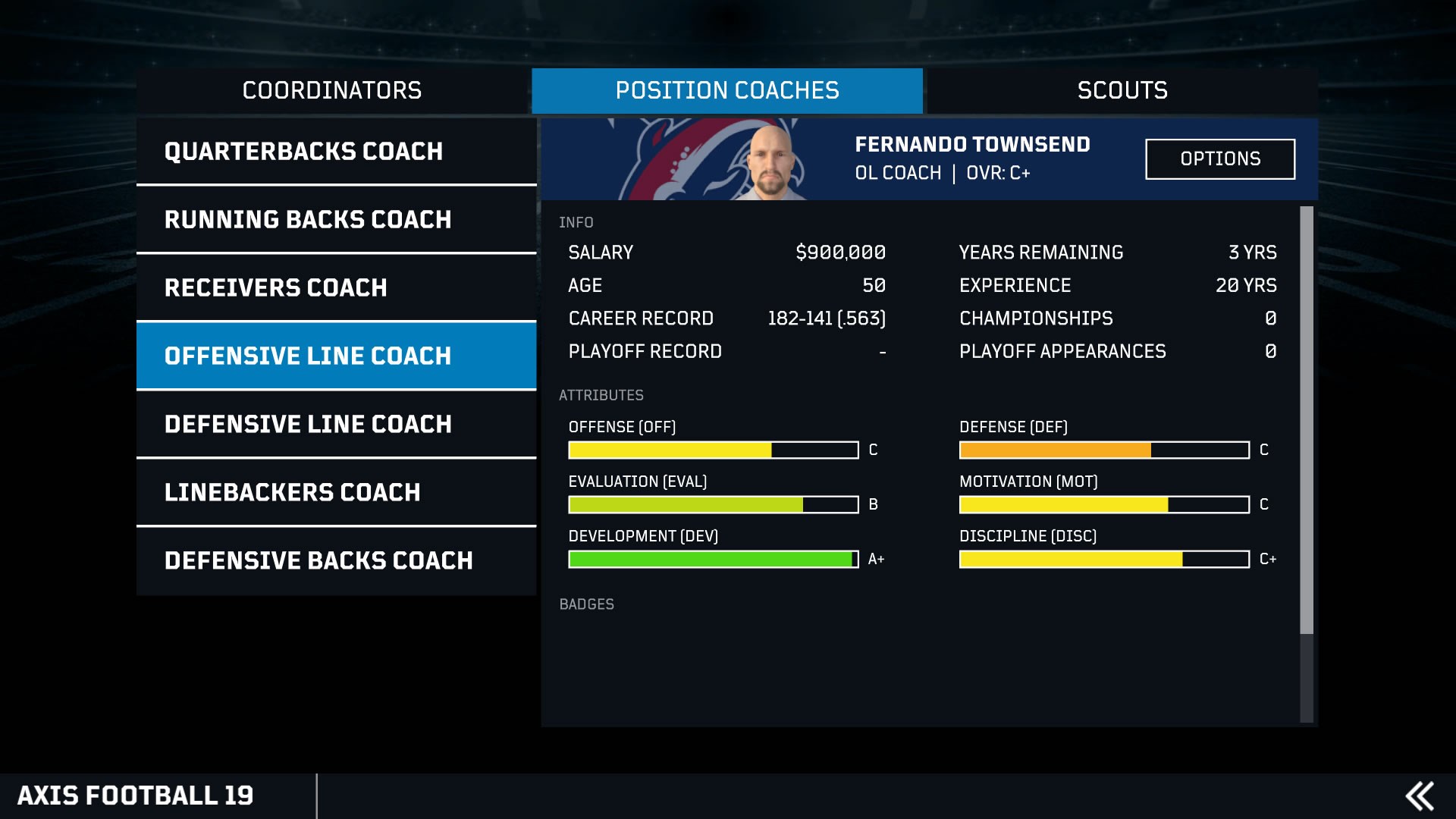The height and width of the screenshot is (819, 1456).
Task: Click the DISCIPLINE attribute bar
Action: pos(1103,559)
